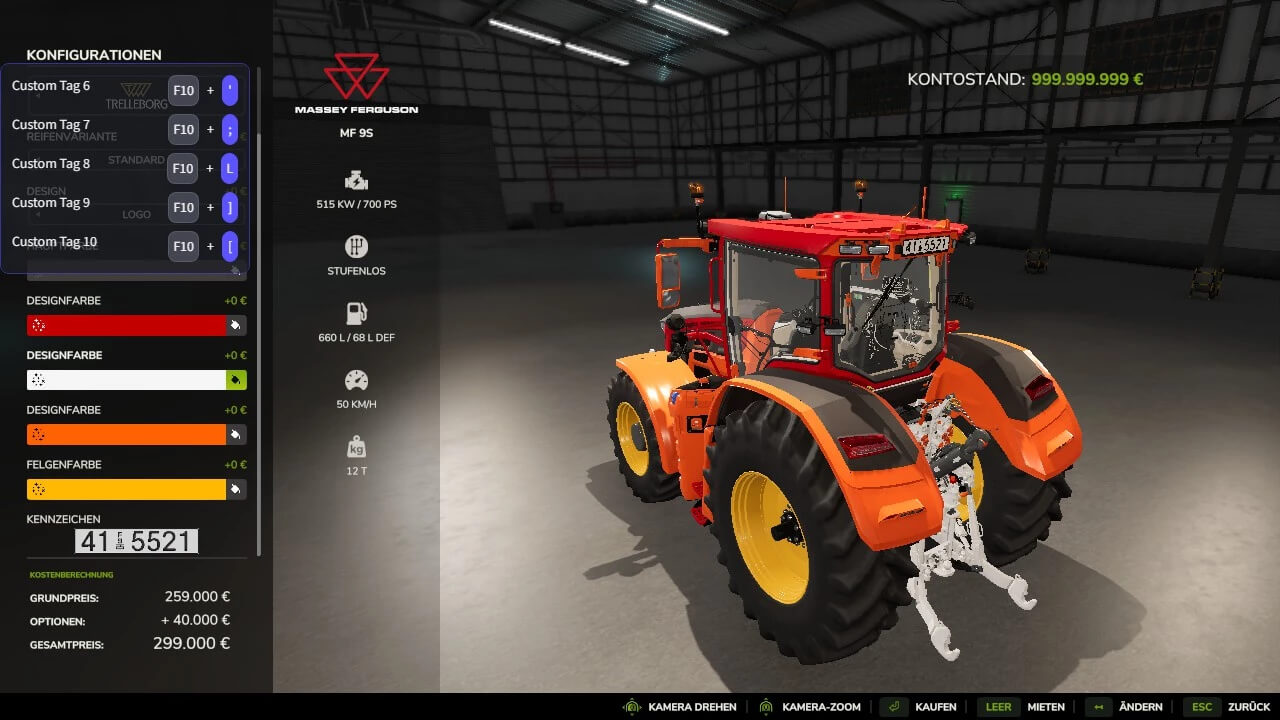Viewport: 1280px width, 720px height.
Task: Click the paint bucket beside red color
Action: [236, 325]
